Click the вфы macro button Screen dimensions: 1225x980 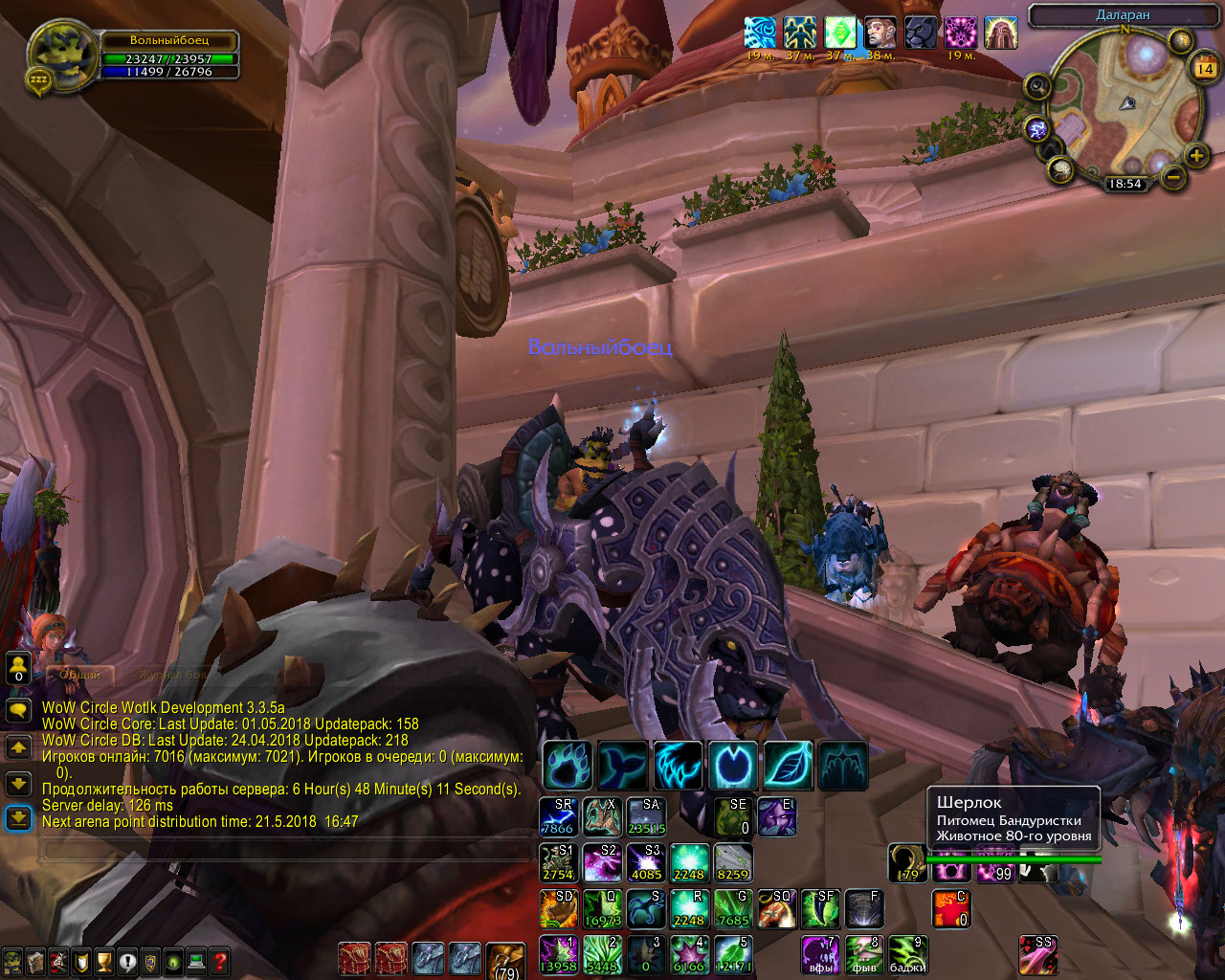pos(820,954)
